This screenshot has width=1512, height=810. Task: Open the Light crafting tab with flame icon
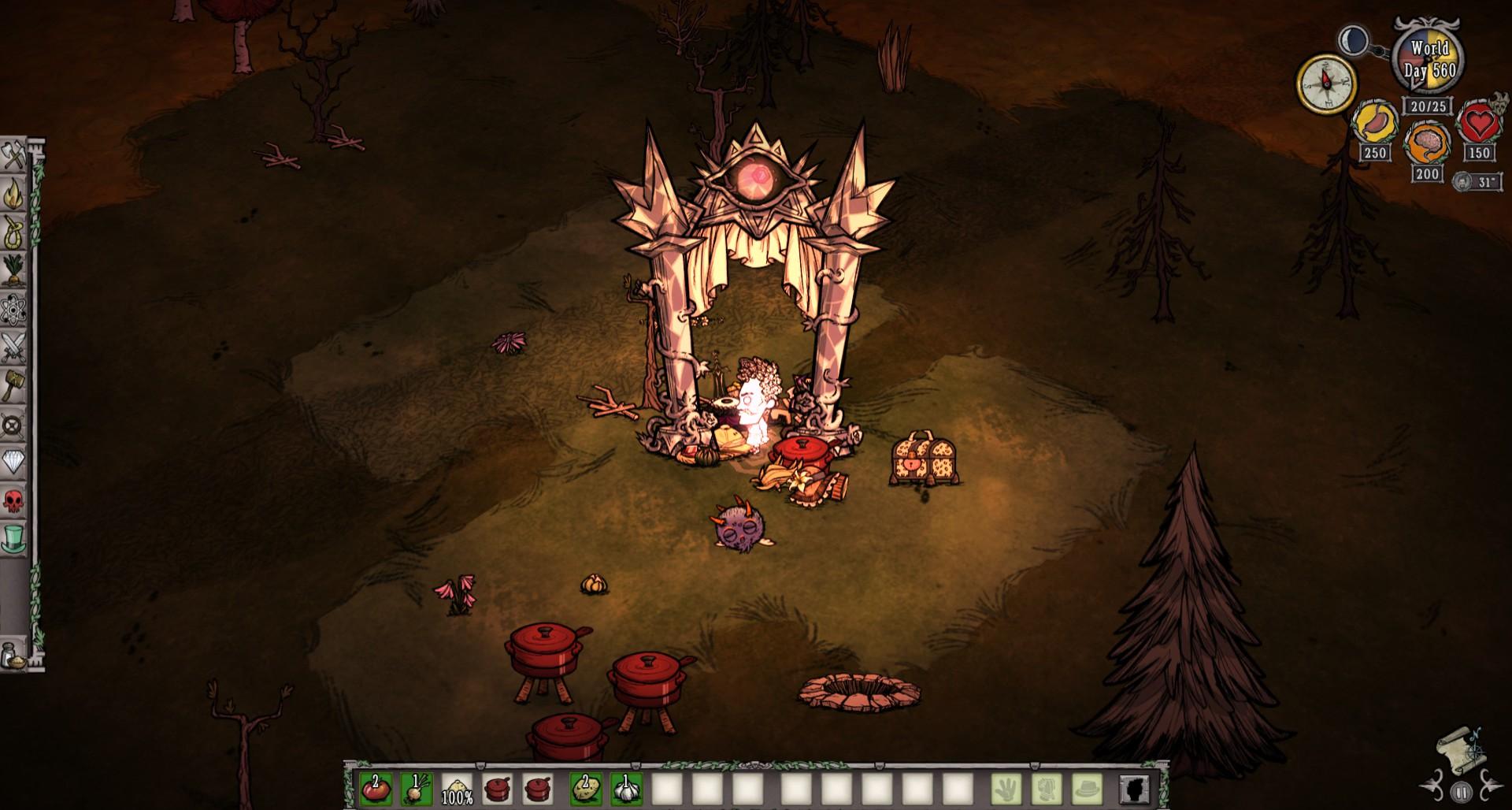[x=13, y=194]
